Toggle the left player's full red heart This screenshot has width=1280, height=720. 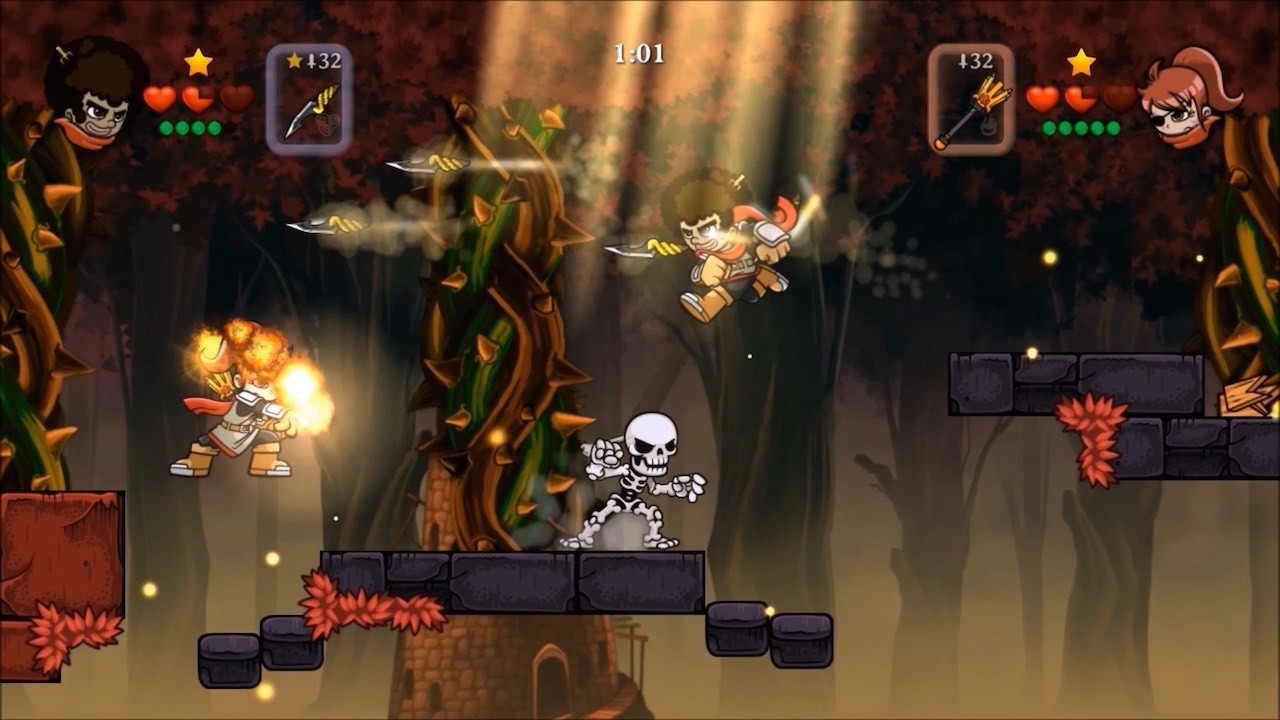click(x=157, y=97)
